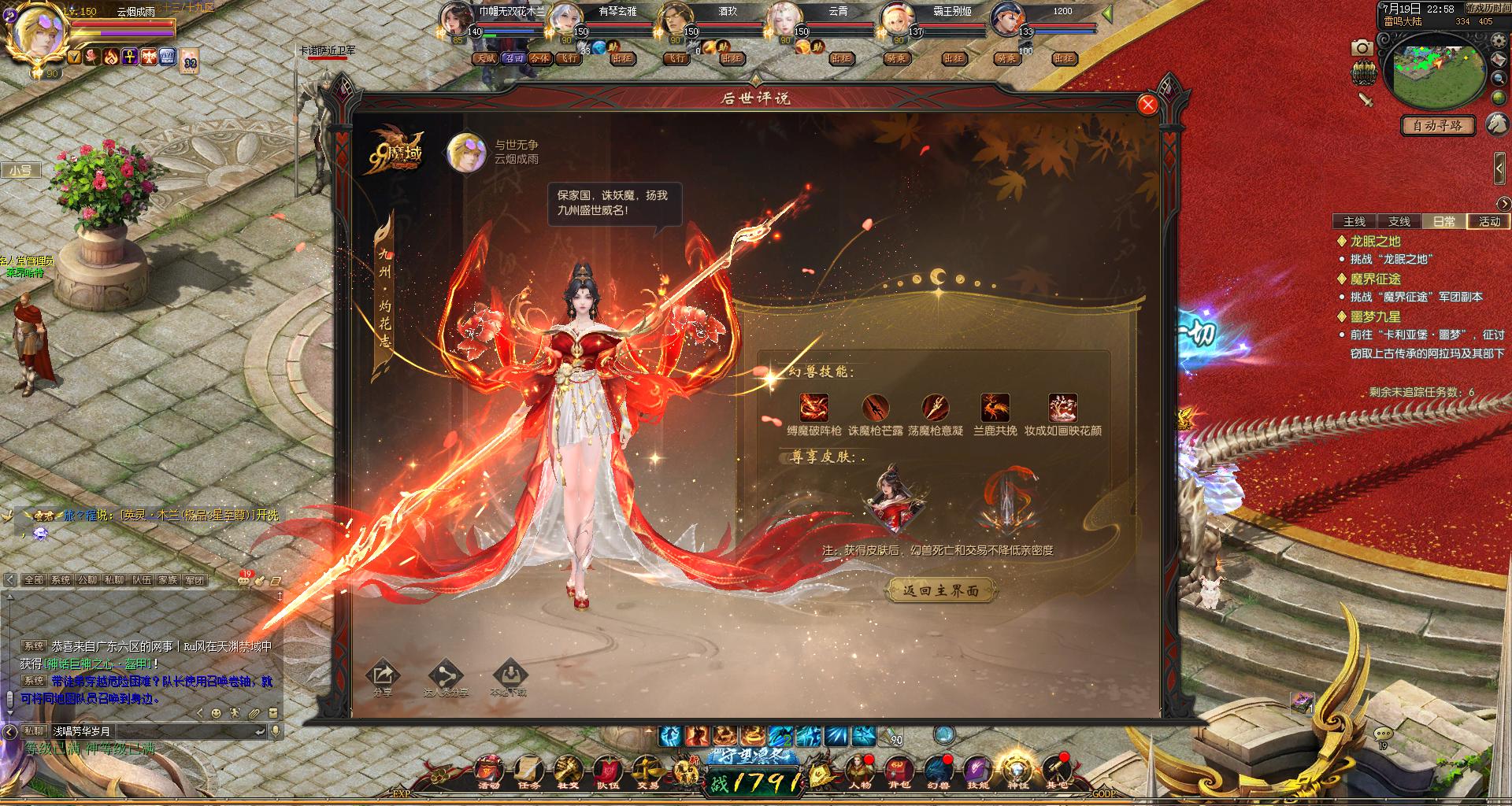
Task: Open the 背包 backpack menu
Action: click(898, 771)
